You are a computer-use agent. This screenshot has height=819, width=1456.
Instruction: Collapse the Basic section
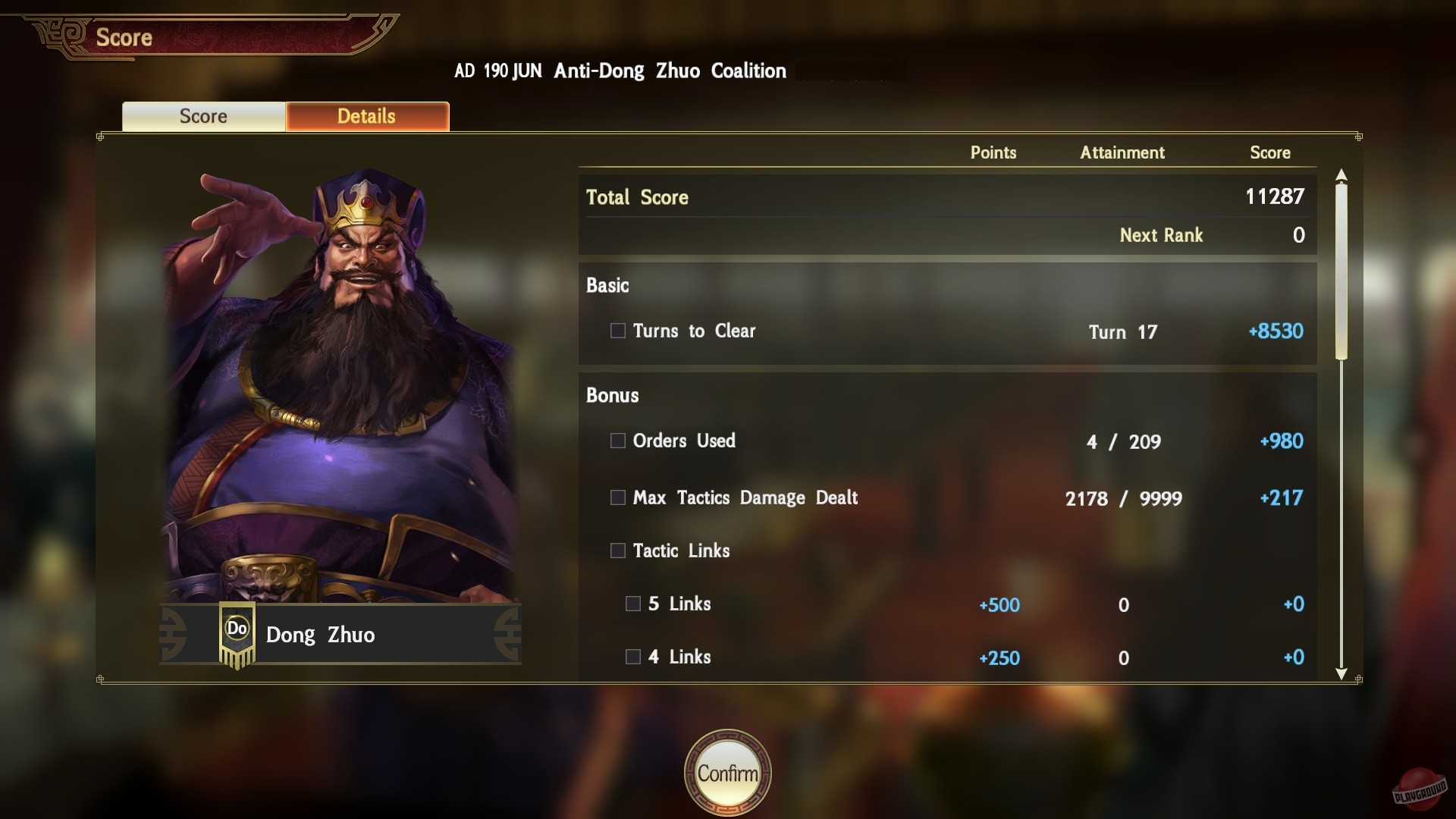pos(607,286)
